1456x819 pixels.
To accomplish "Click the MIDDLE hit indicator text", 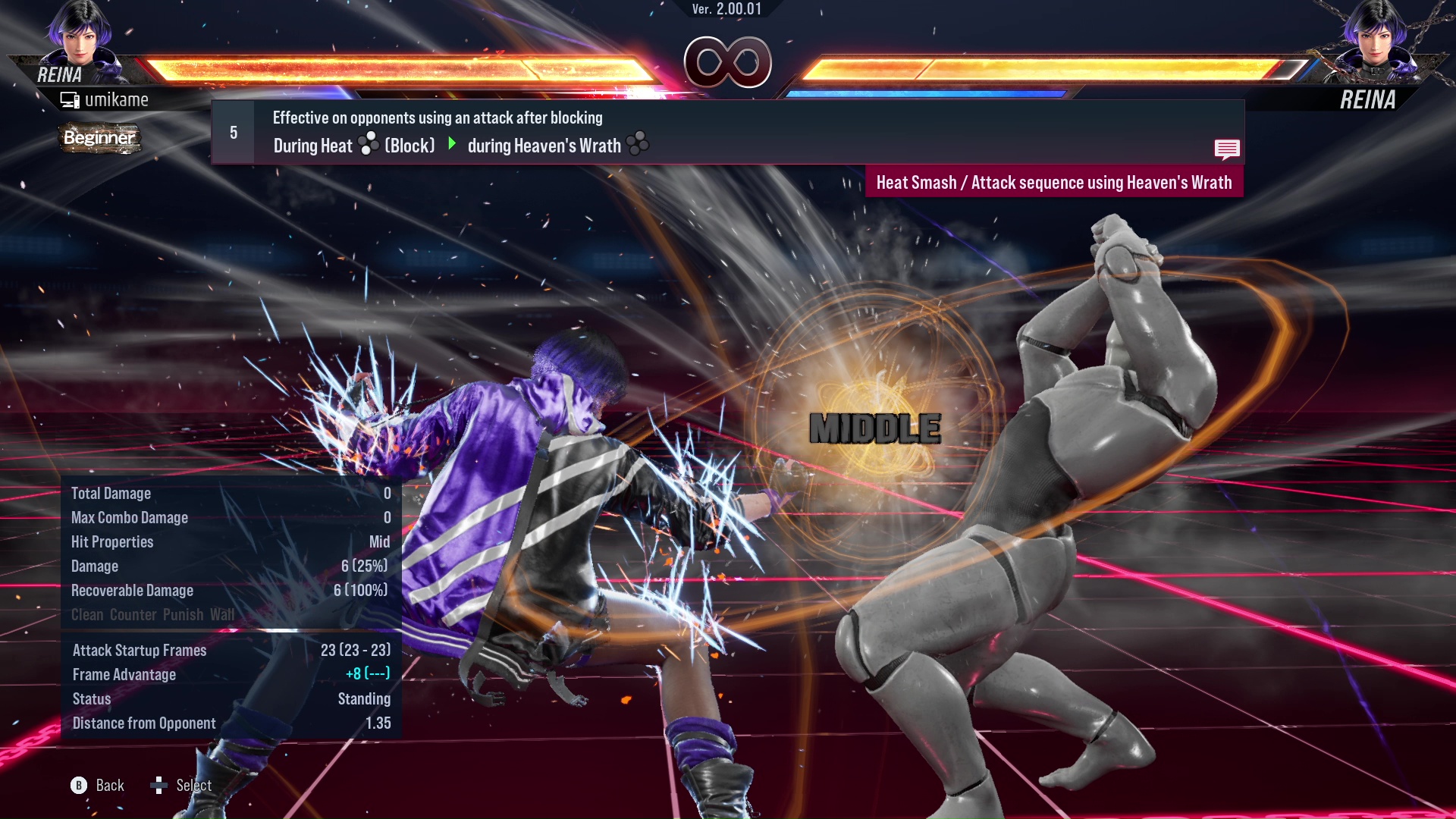I will point(874,429).
